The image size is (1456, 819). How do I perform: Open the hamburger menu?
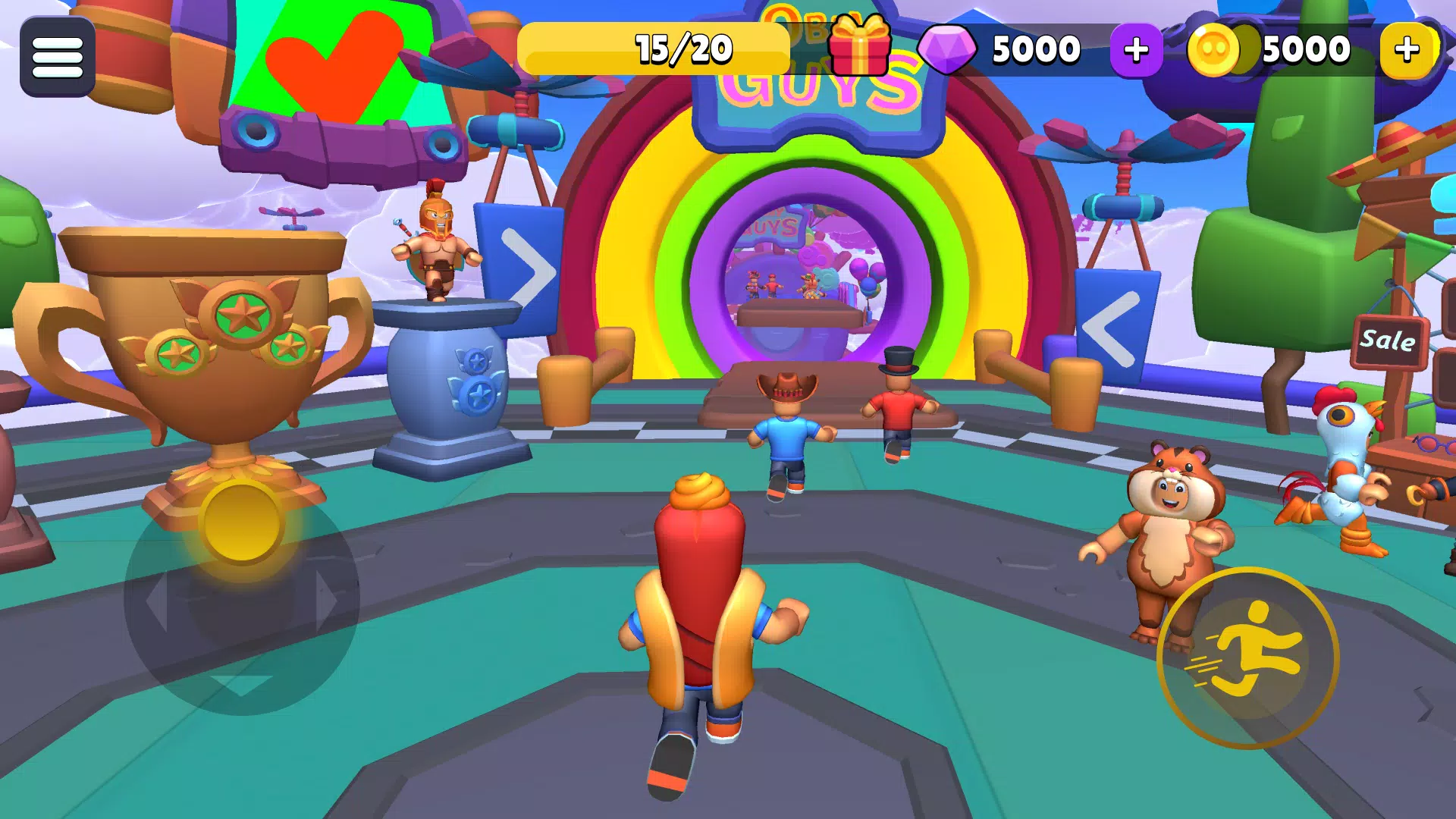click(x=58, y=57)
